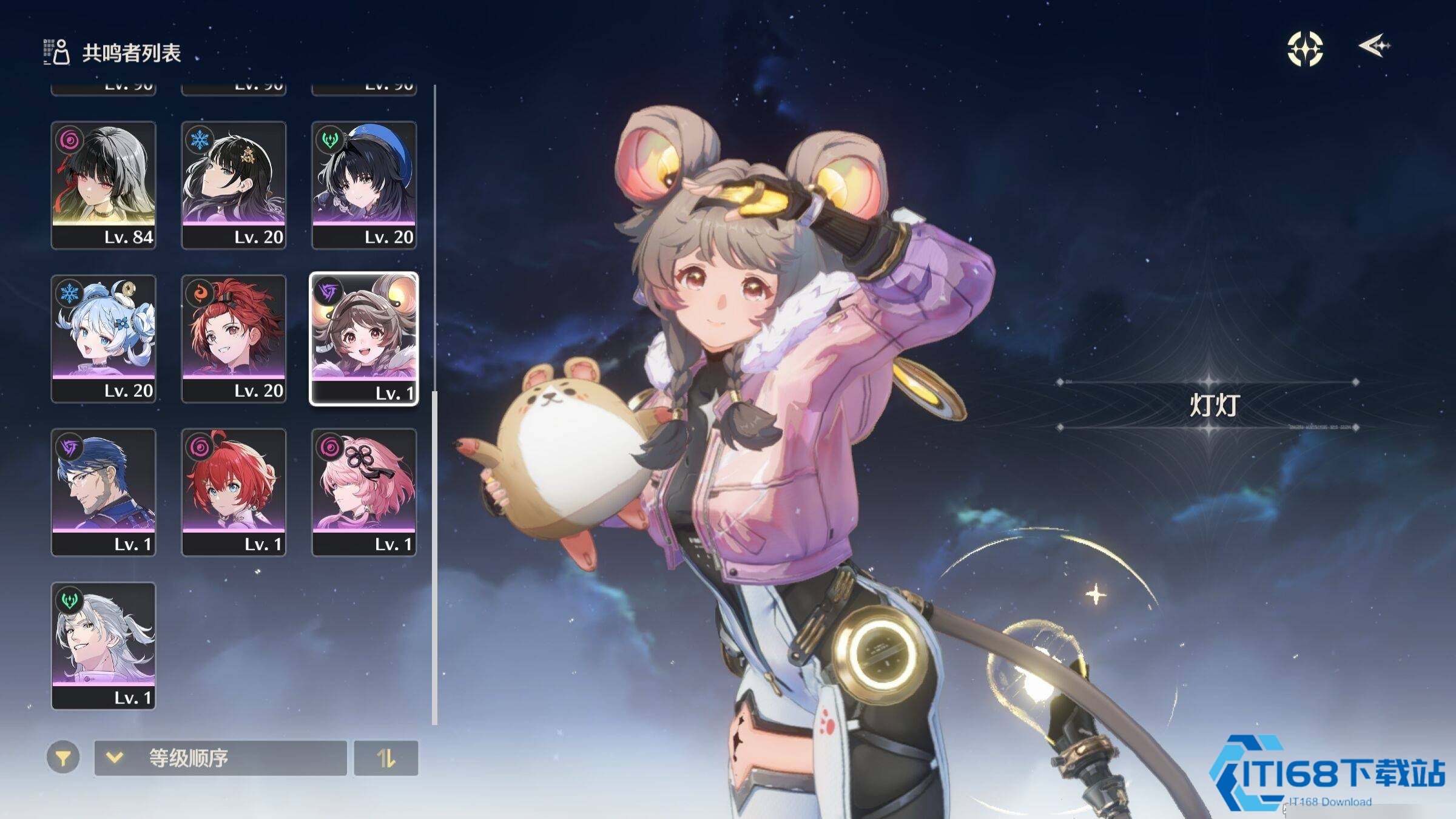This screenshot has width=1456, height=819.
Task: Click the four-star compass icon
Action: pos(1305,49)
